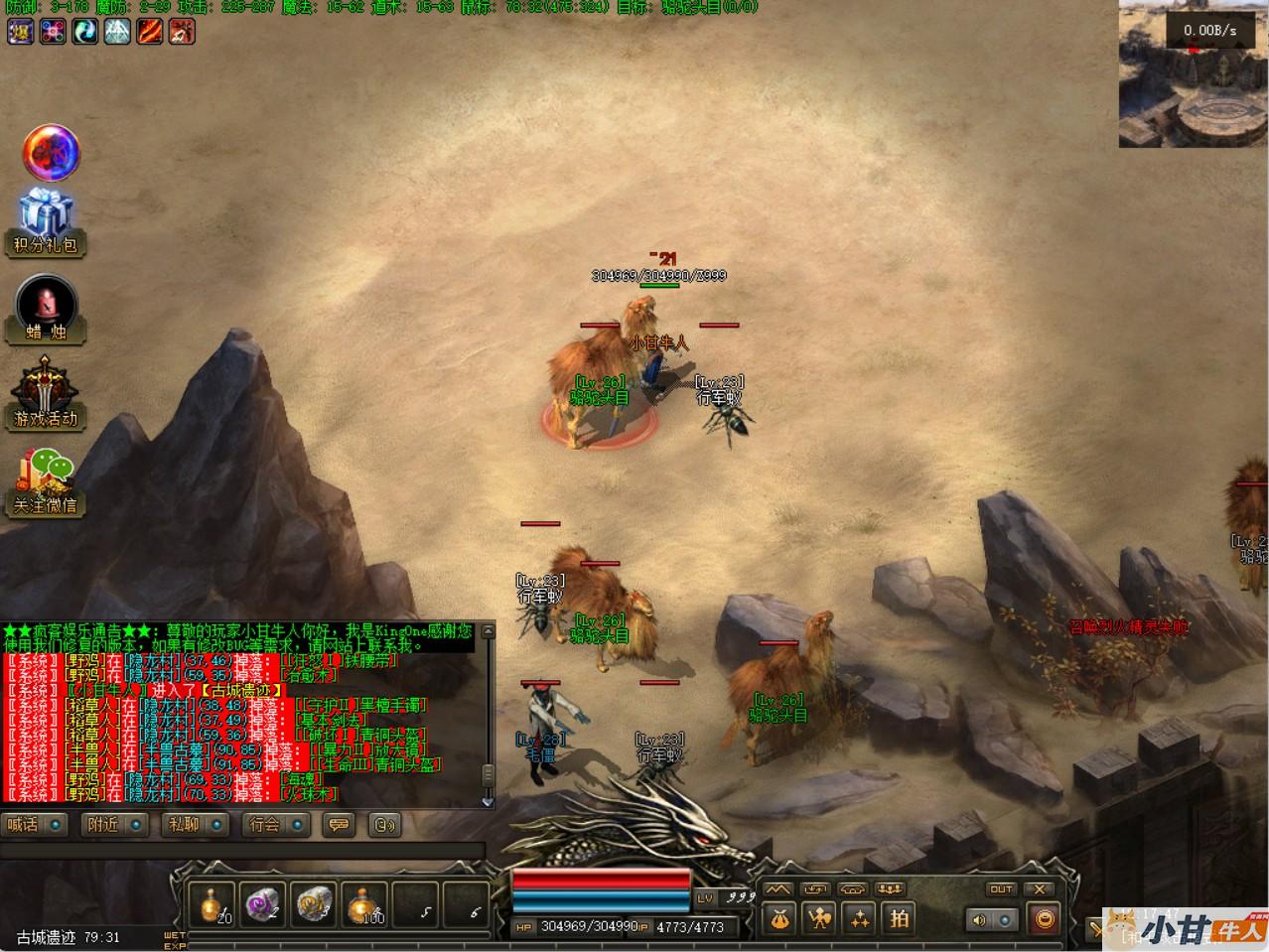Open the 游戏活动 events menu
1269x952 pixels.
[46, 393]
